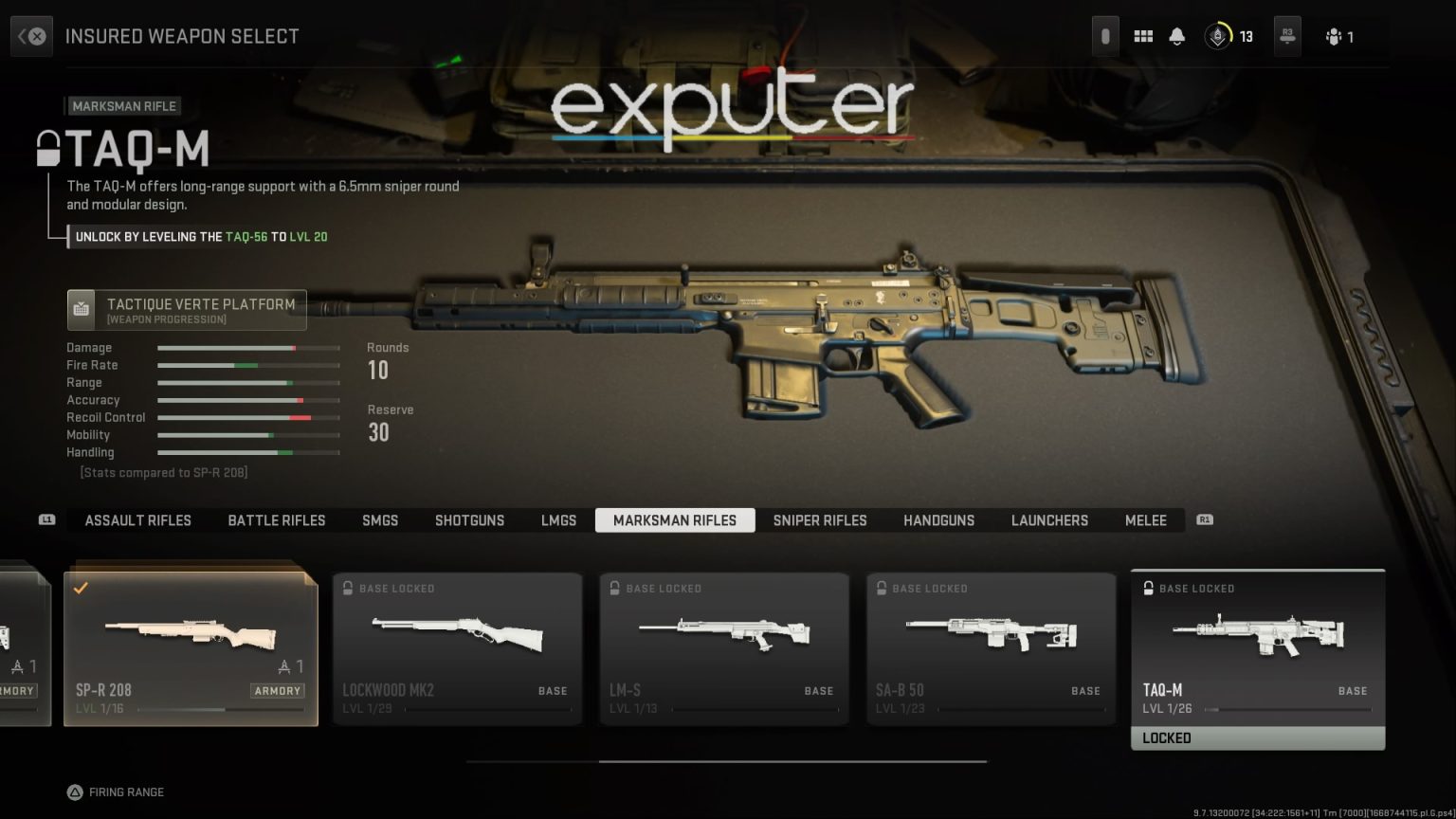This screenshot has height=819, width=1456.
Task: Click the Armory badge on SP-R 208
Action: (x=277, y=691)
